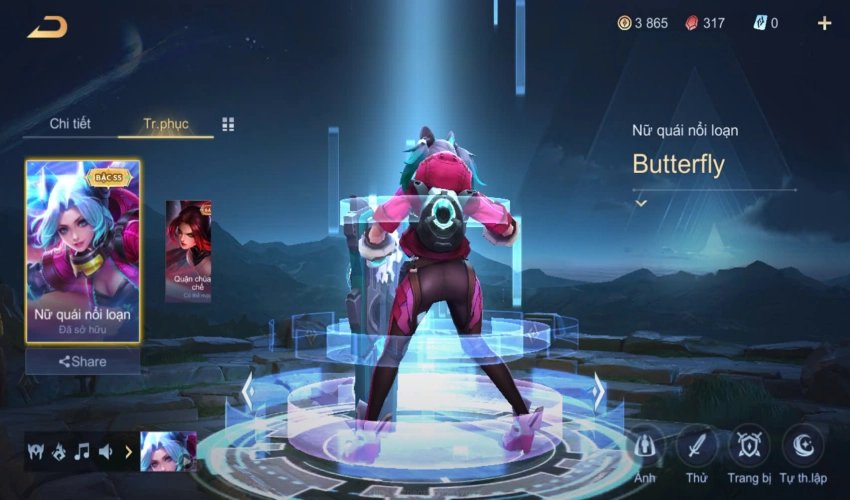Switch to the Chi tiết tab
Viewport: 850px width, 500px height.
pyautogui.click(x=70, y=124)
